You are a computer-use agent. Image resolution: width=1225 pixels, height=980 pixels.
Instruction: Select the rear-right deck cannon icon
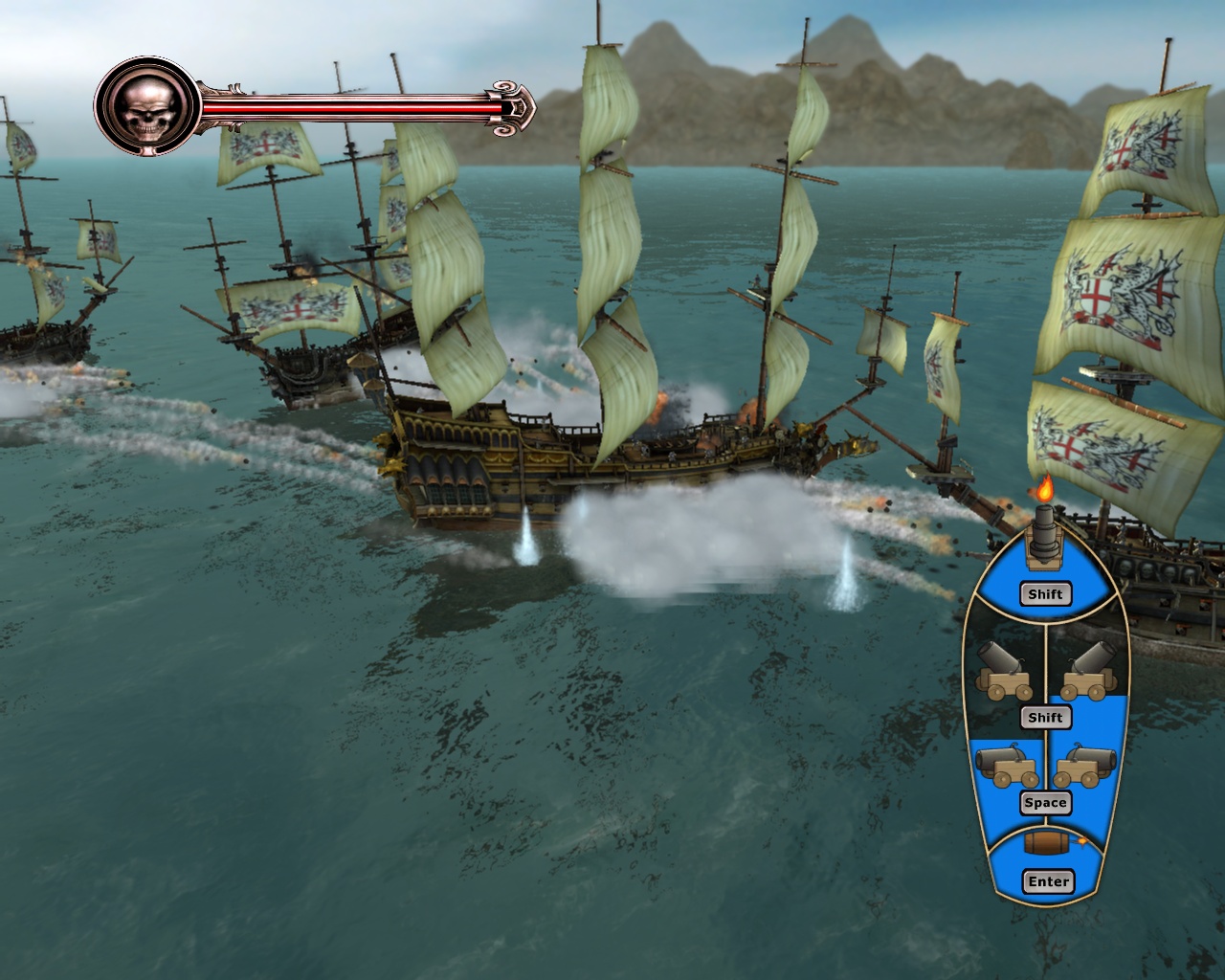[x=1086, y=764]
